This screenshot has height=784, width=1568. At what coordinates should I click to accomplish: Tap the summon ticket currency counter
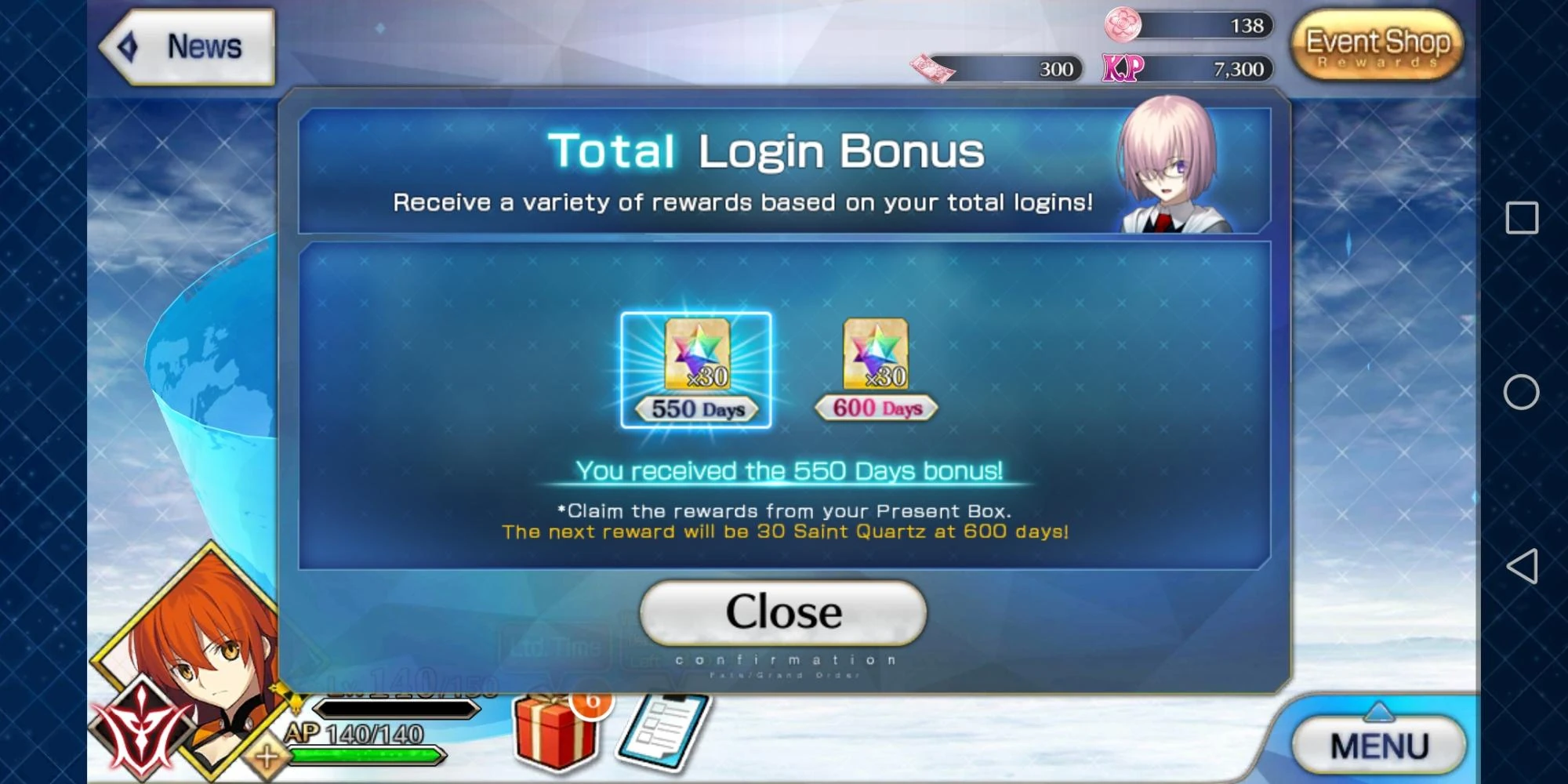[994, 69]
